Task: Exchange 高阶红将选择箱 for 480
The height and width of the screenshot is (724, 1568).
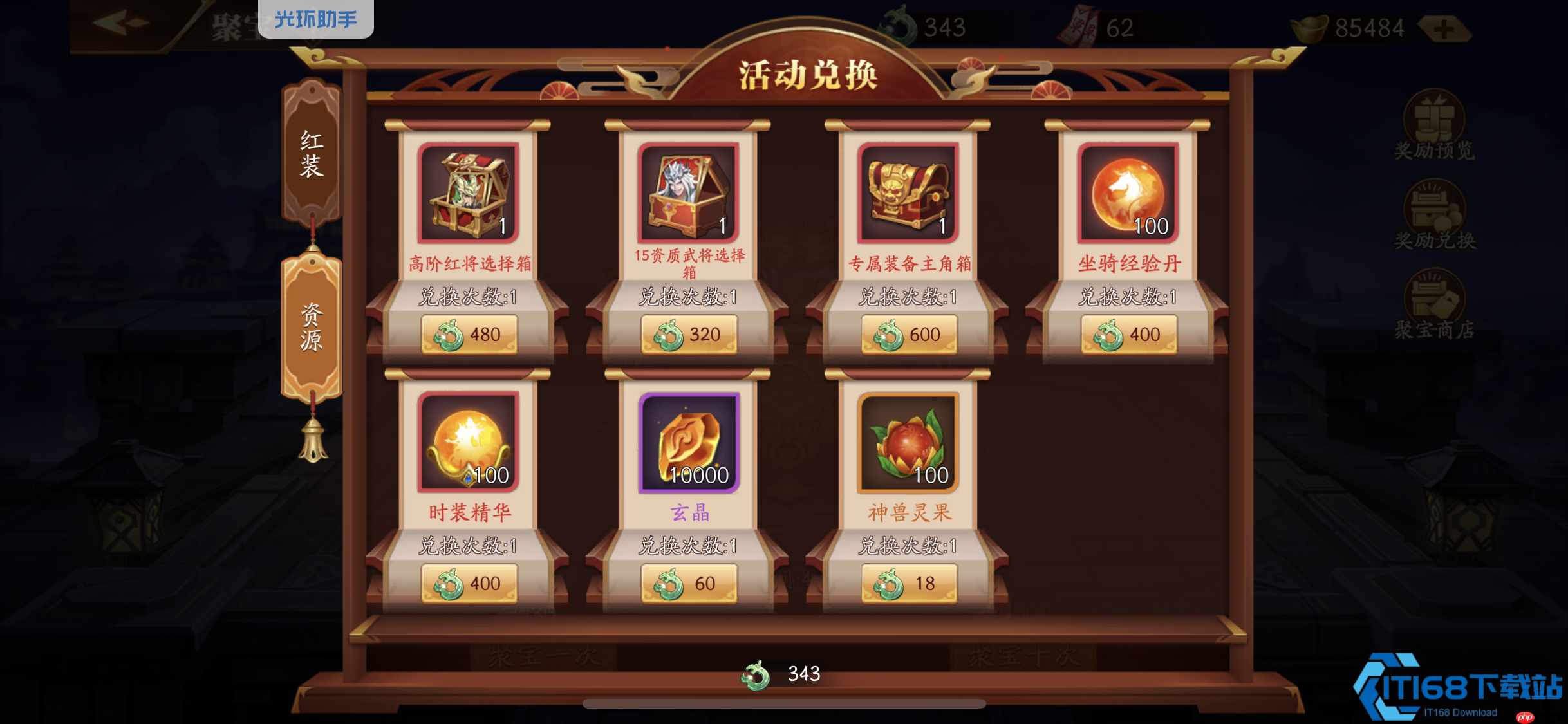Action: (469, 334)
